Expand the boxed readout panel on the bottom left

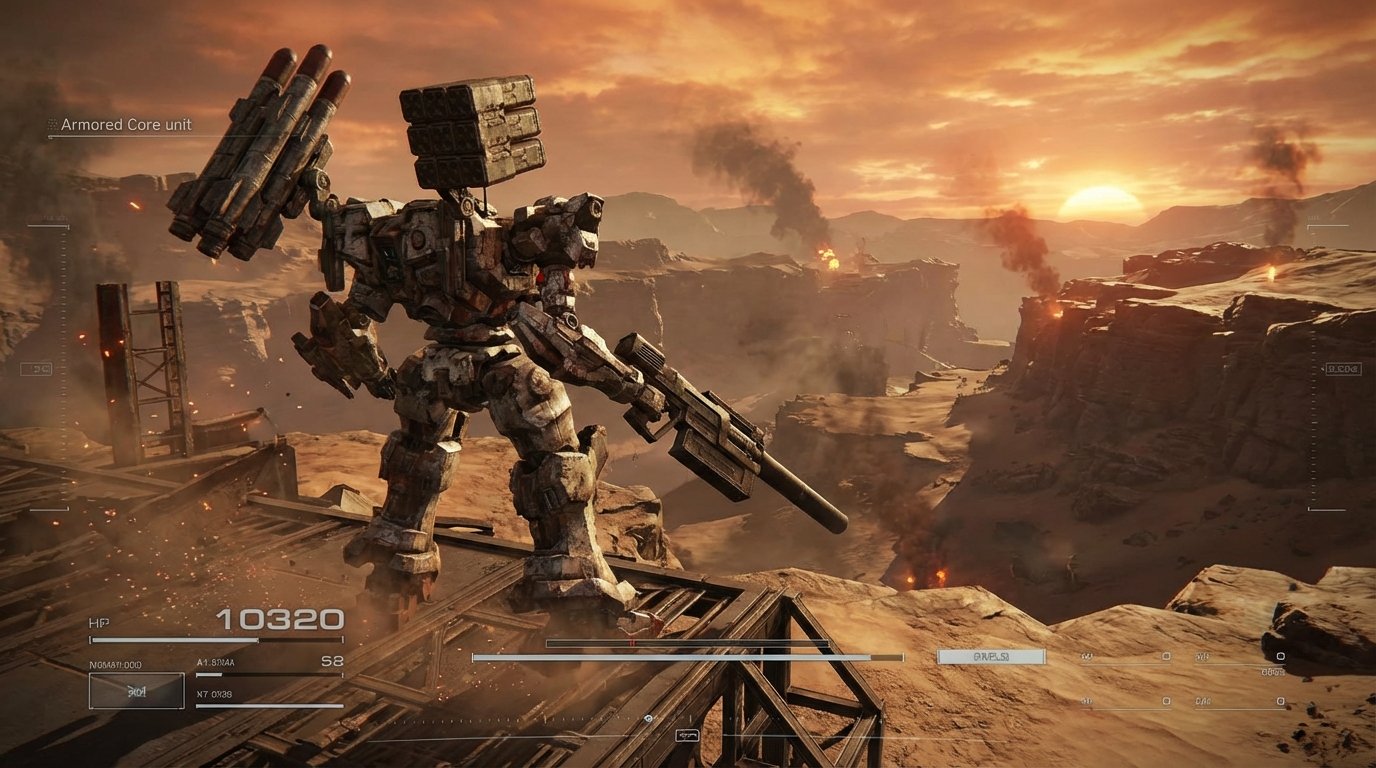click(136, 691)
